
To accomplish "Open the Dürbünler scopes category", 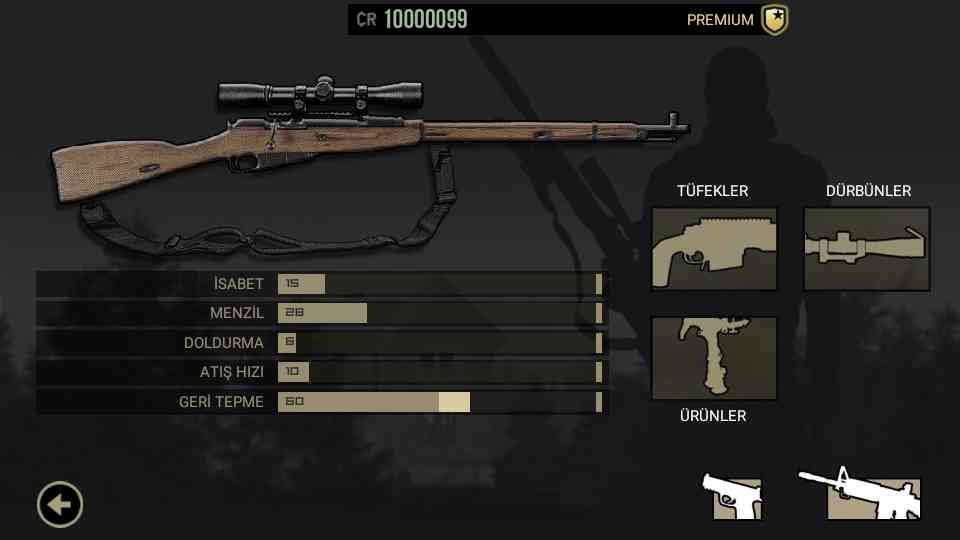I will coord(867,249).
